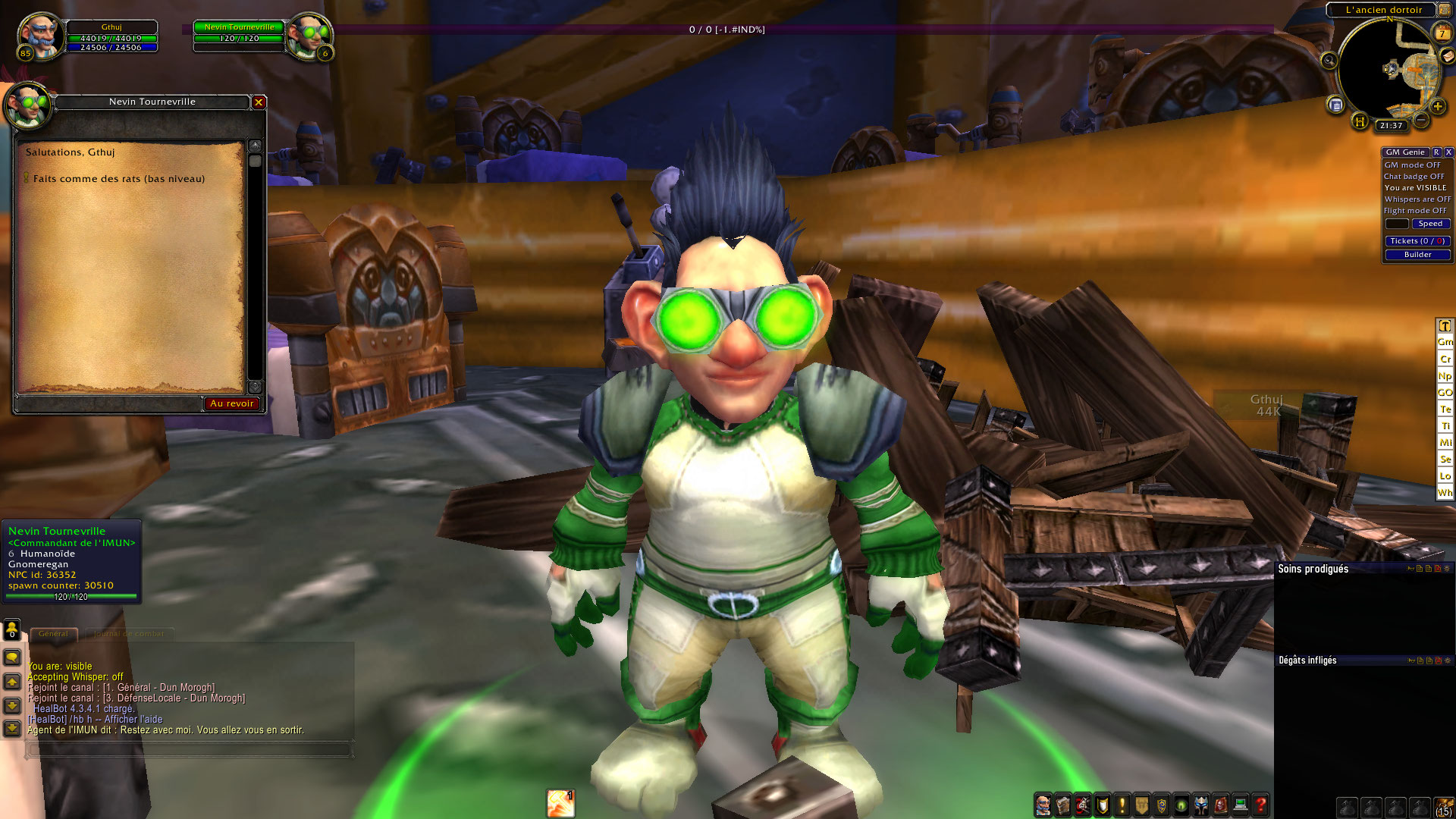Image resolution: width=1456 pixels, height=819 pixels.
Task: Close the GM Genie panel with X
Action: click(x=1448, y=152)
